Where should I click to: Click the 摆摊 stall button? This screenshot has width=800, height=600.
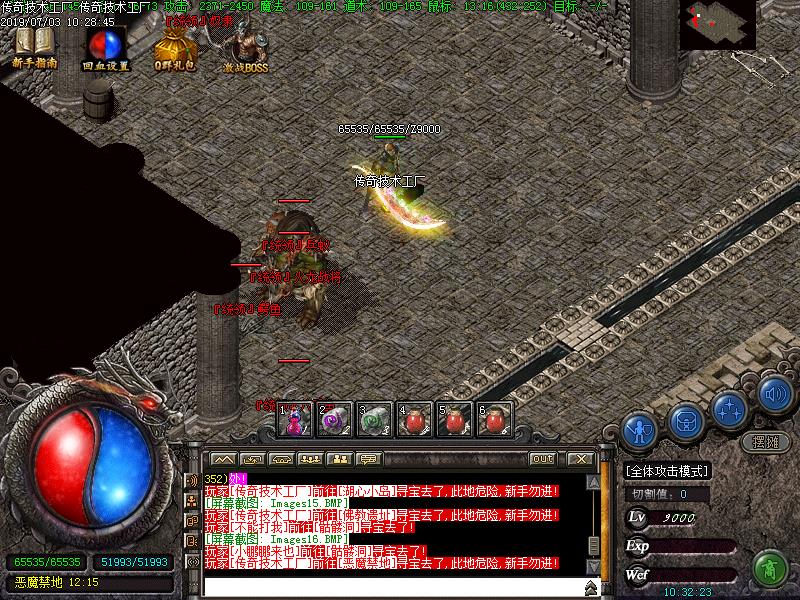pyautogui.click(x=765, y=441)
